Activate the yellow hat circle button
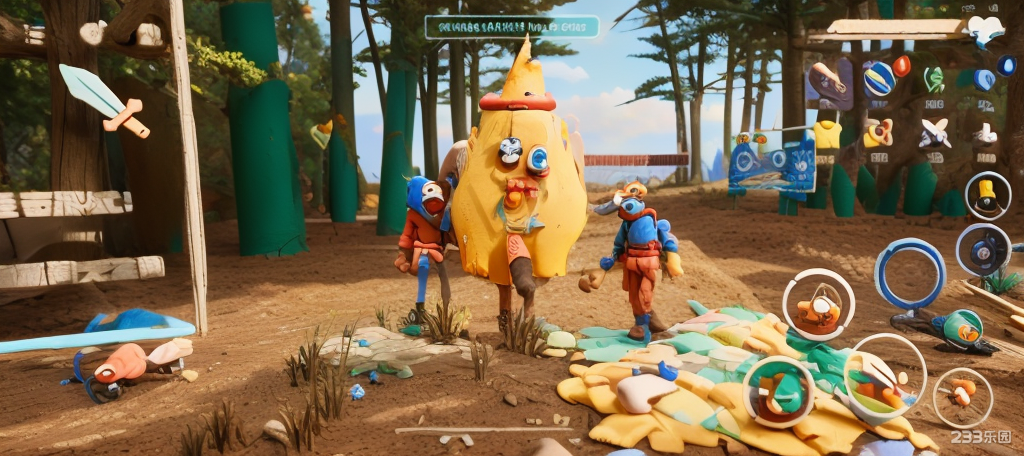1024x456 pixels. (x=987, y=195)
